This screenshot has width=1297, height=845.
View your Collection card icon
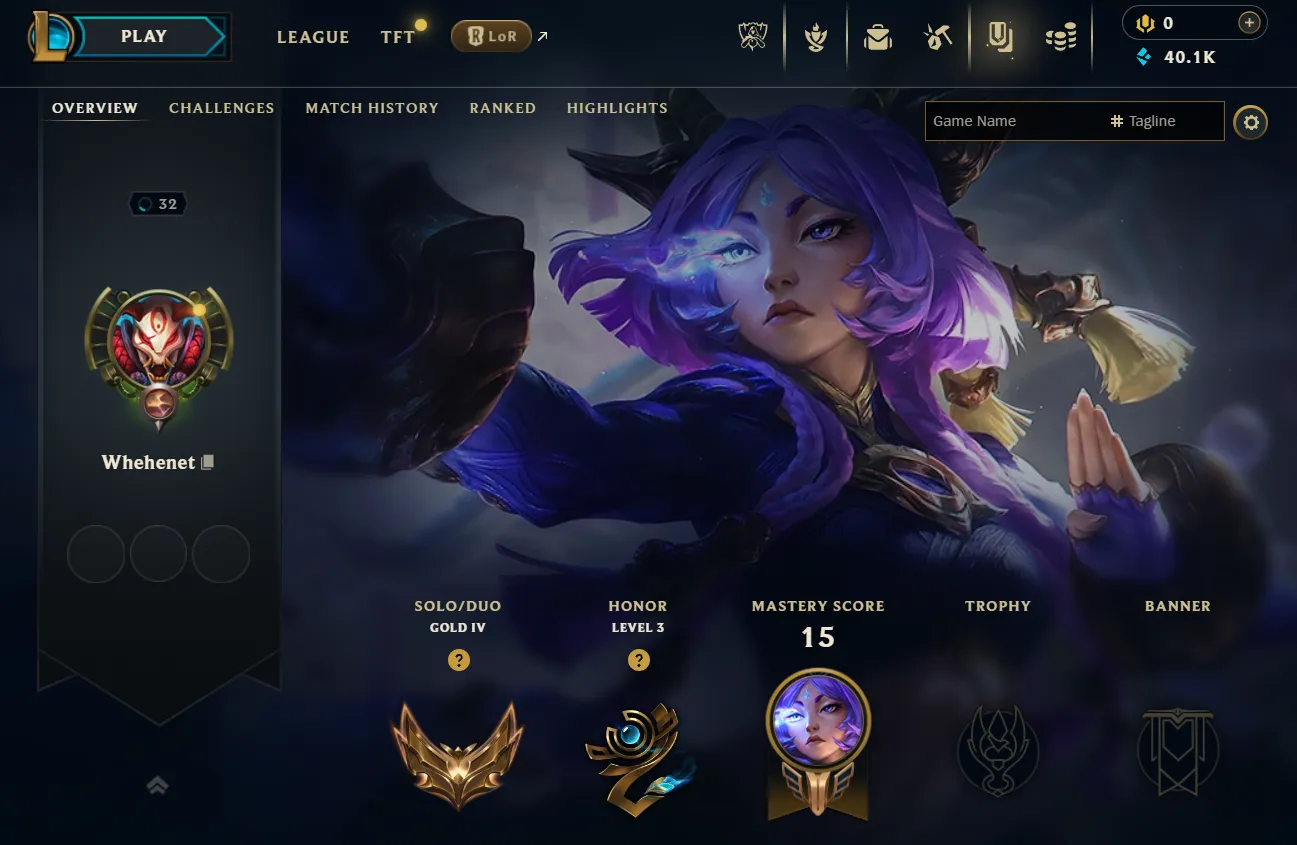tap(1002, 36)
